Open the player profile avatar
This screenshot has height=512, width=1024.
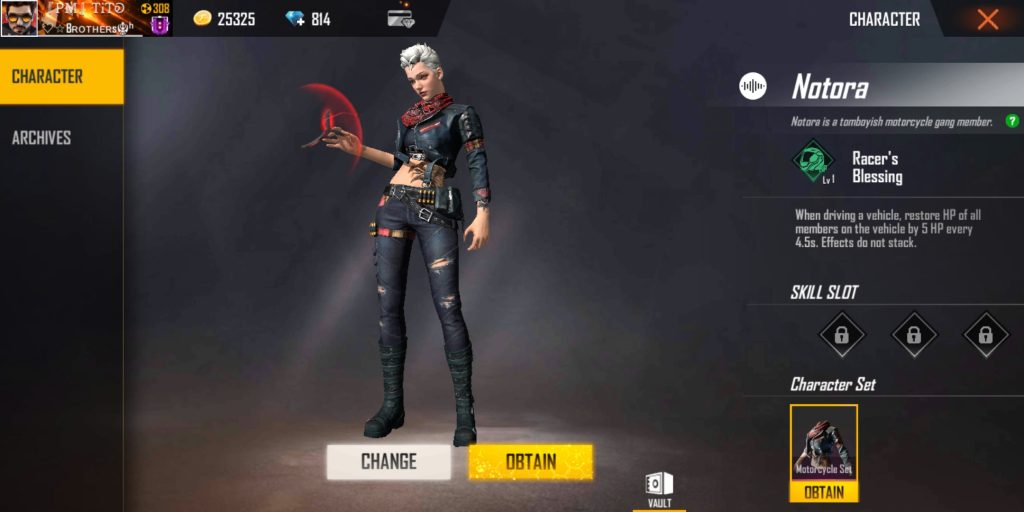(19, 18)
